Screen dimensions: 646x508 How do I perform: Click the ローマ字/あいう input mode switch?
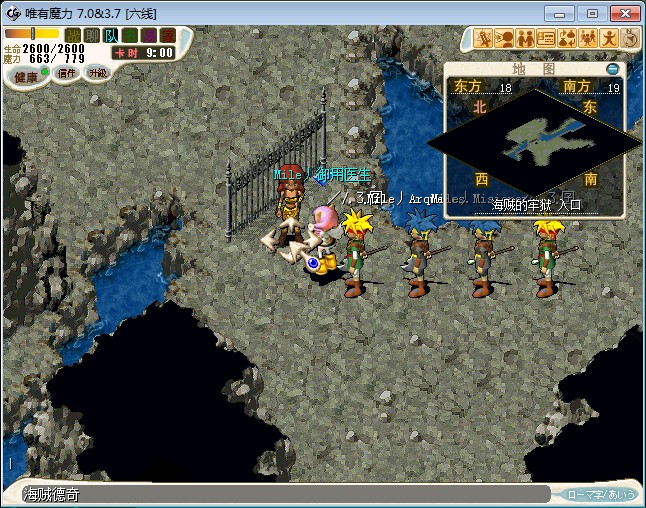pos(600,494)
